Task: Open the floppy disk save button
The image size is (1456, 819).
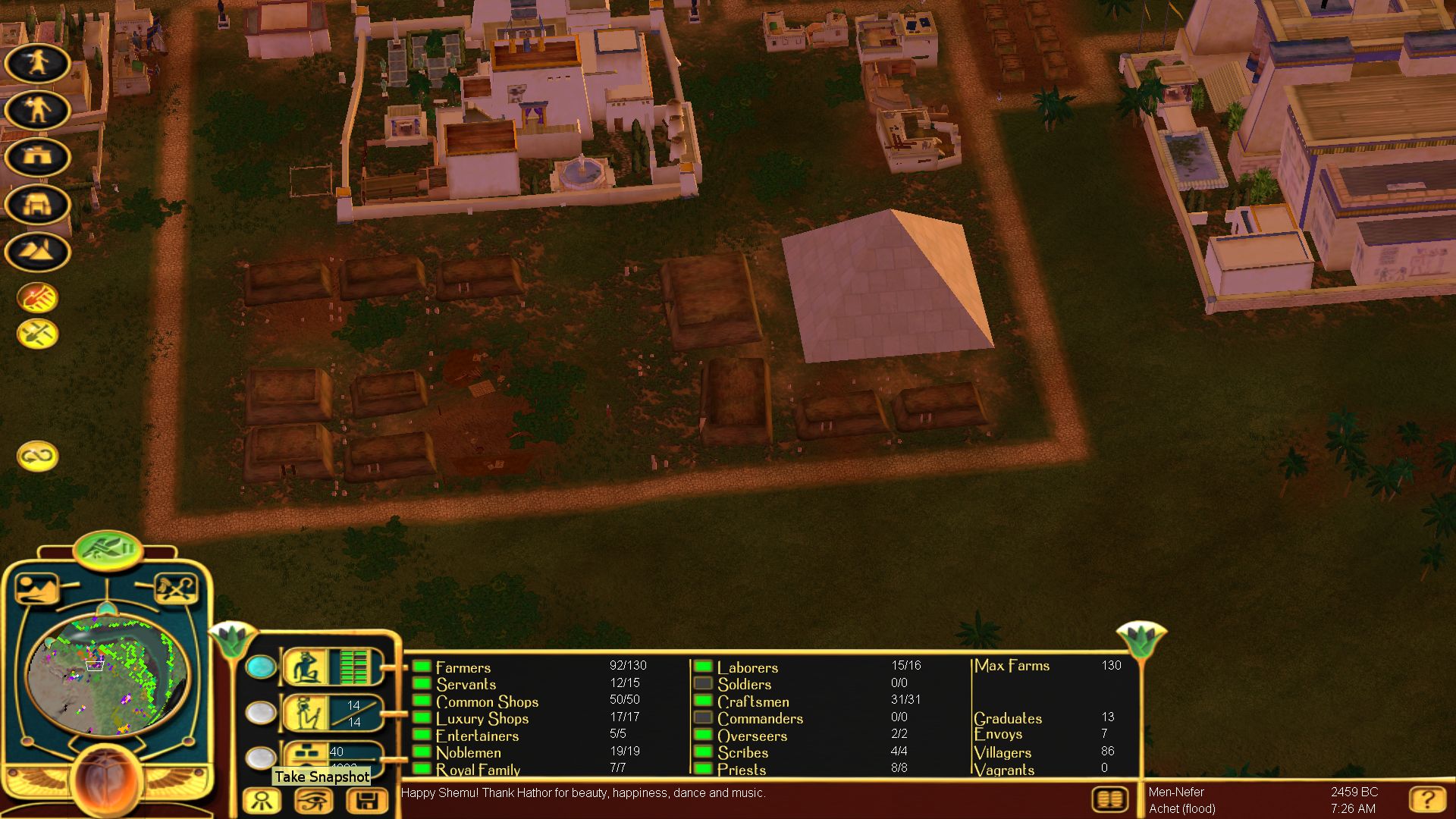Action: (366, 801)
